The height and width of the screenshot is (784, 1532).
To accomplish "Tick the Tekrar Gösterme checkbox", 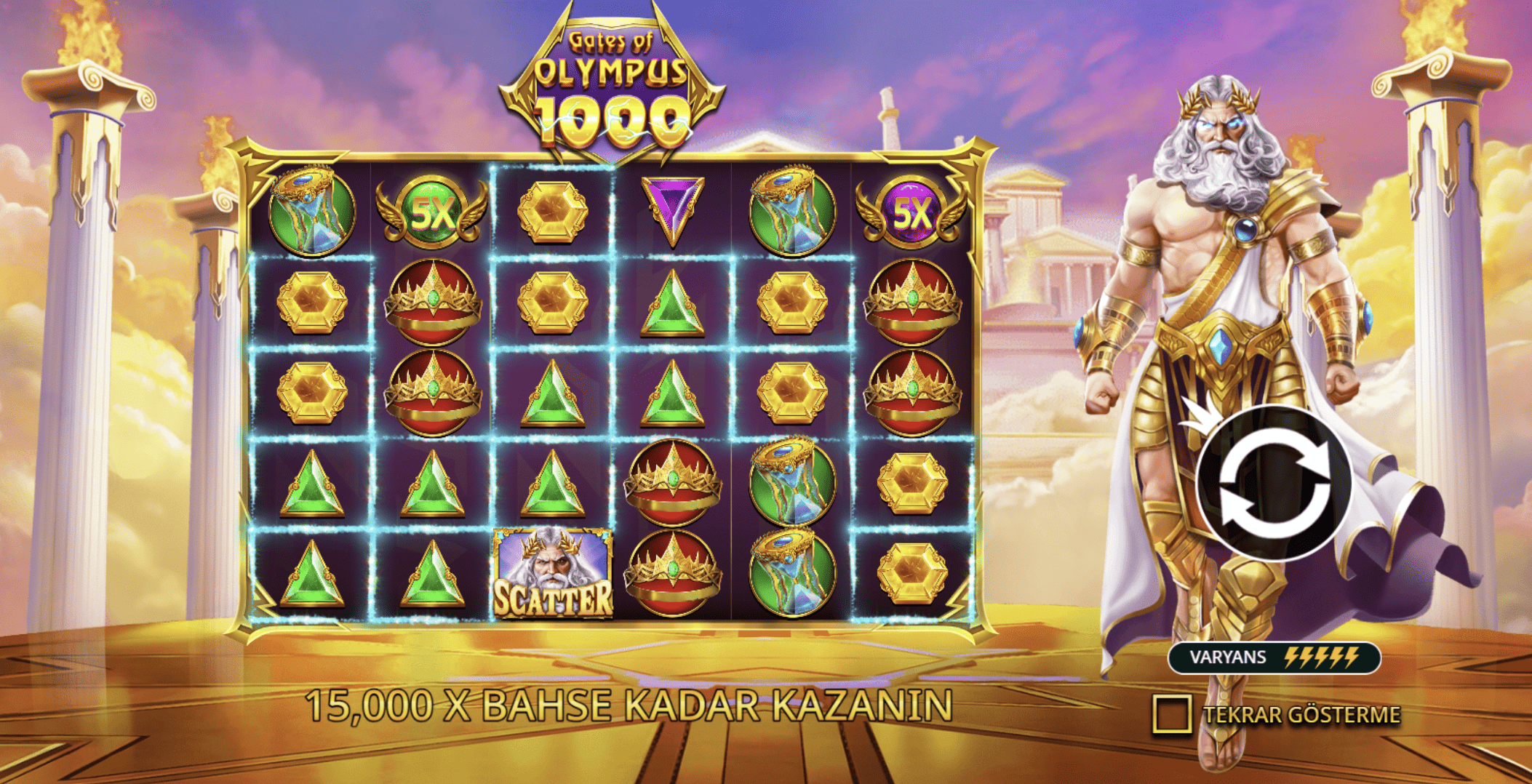I will pyautogui.click(x=1171, y=713).
